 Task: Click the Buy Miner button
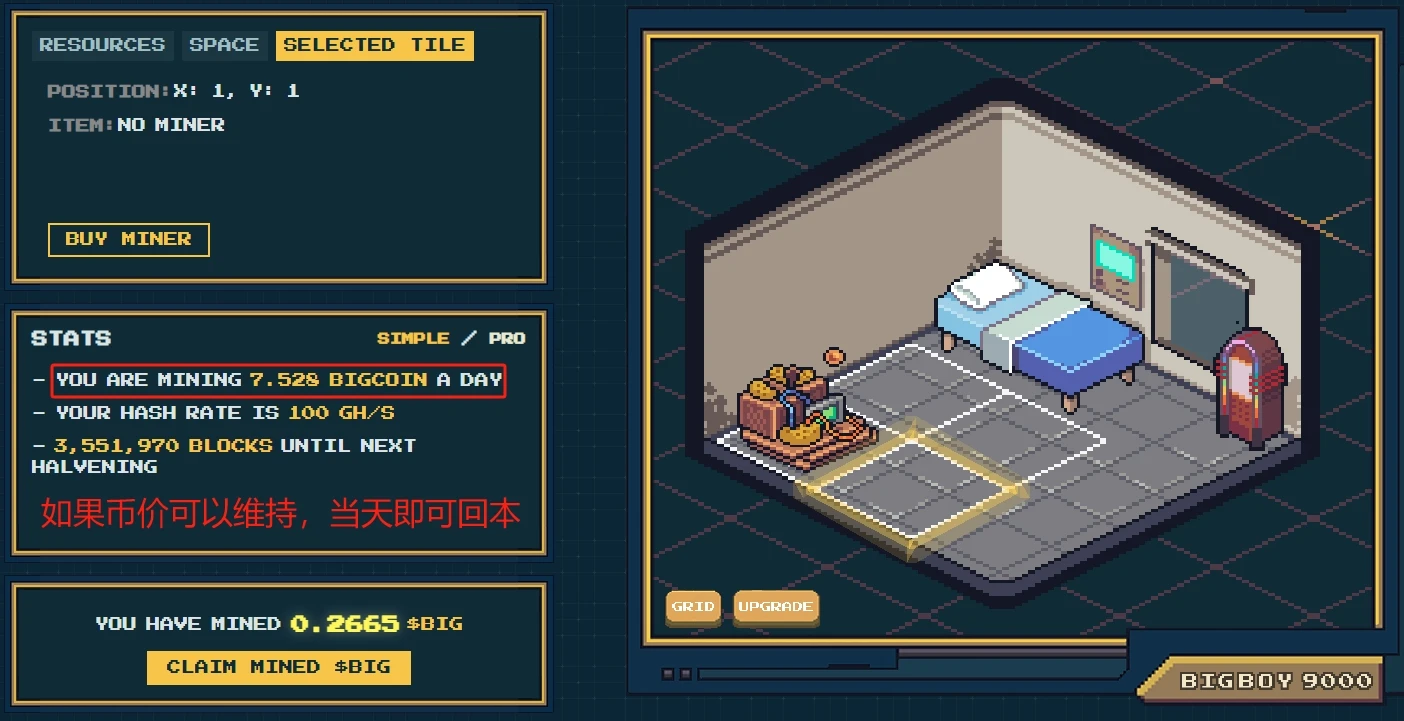click(128, 239)
